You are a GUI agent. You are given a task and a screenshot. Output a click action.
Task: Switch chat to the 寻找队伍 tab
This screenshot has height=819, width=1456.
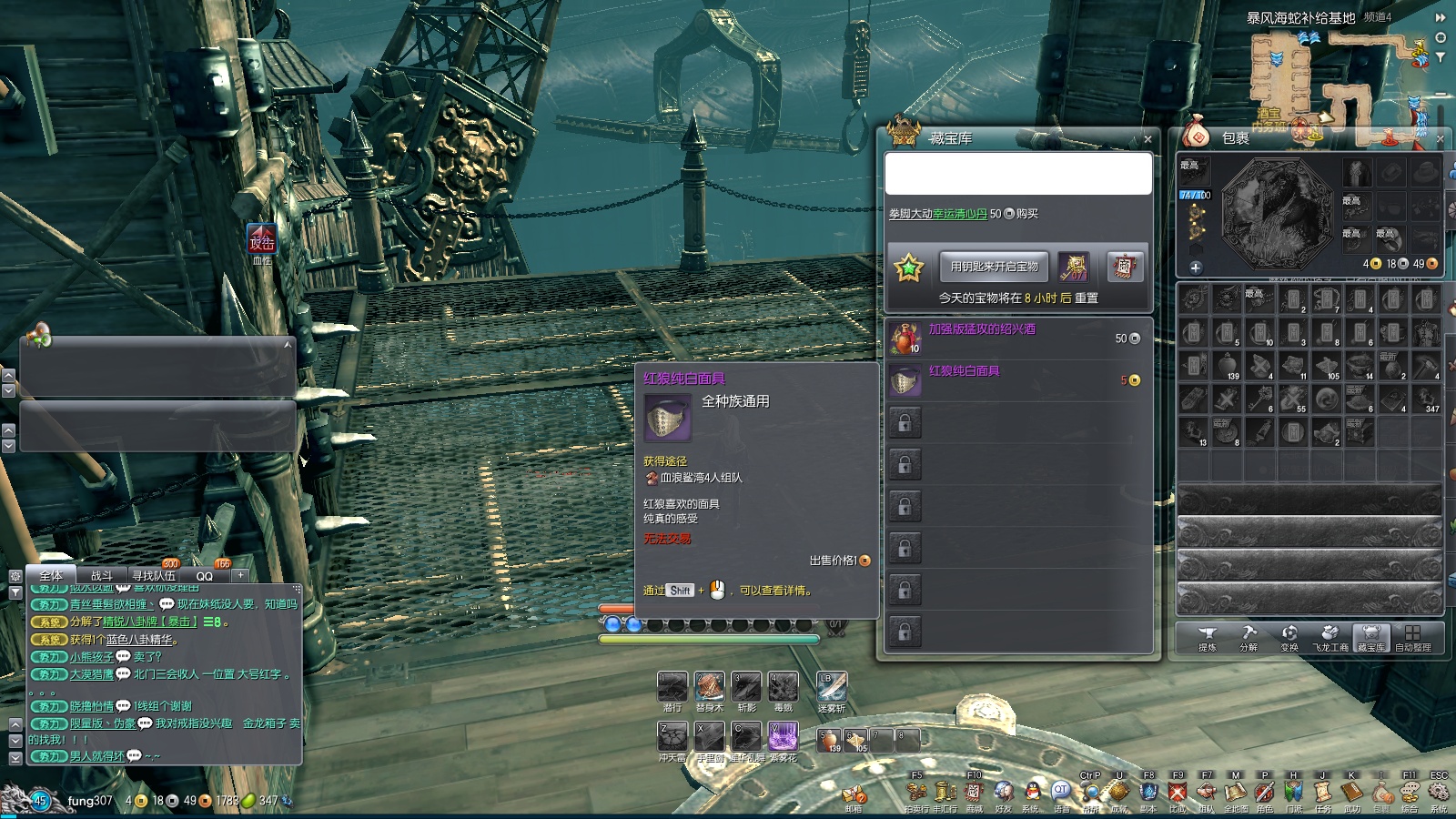coord(154,576)
